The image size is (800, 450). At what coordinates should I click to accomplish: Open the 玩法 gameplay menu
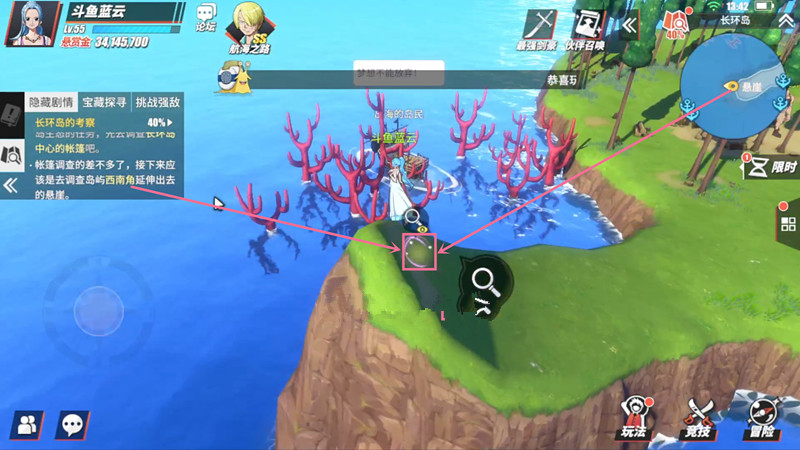635,417
